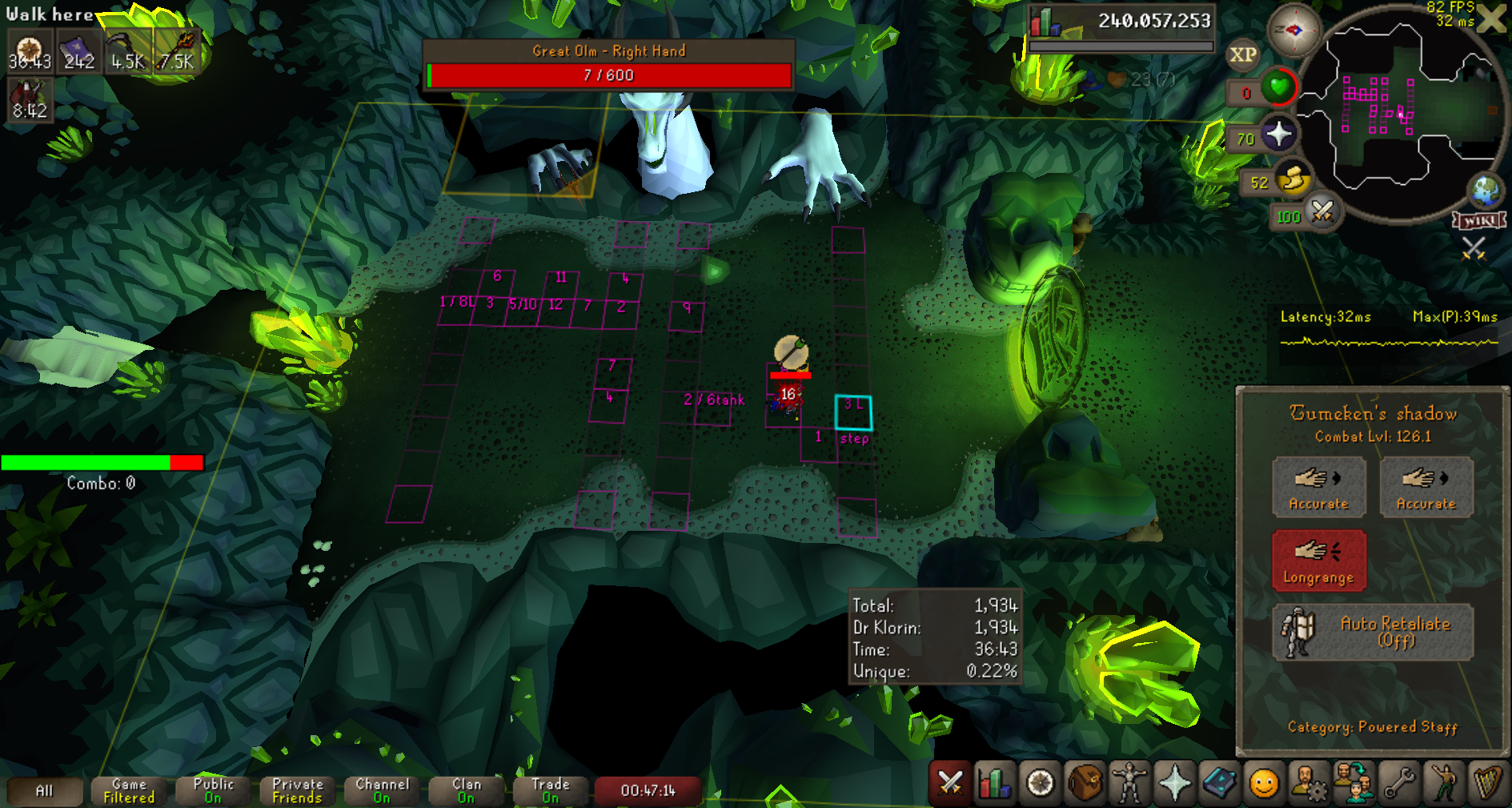Toggle the Auto Retaliate button
Image resolution: width=1512 pixels, height=808 pixels.
(1373, 632)
